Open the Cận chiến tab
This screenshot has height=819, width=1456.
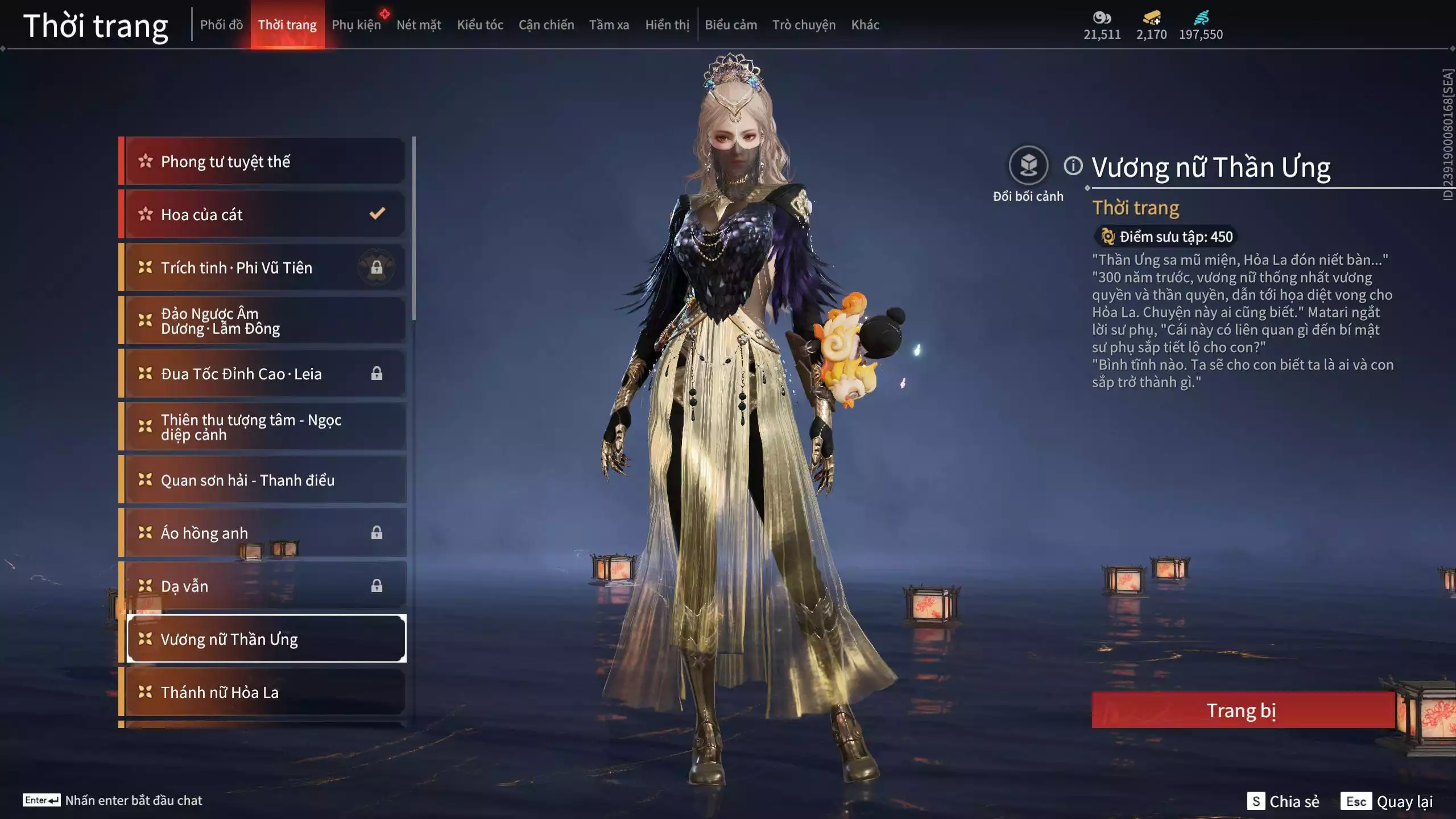click(x=546, y=25)
